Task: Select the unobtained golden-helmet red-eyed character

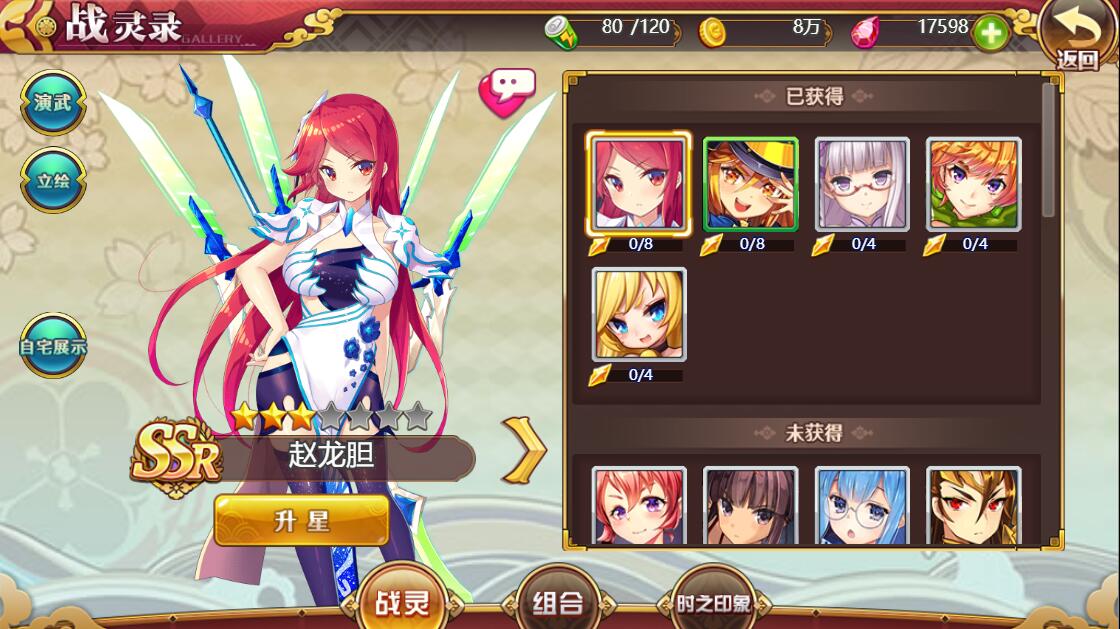Action: [x=973, y=507]
